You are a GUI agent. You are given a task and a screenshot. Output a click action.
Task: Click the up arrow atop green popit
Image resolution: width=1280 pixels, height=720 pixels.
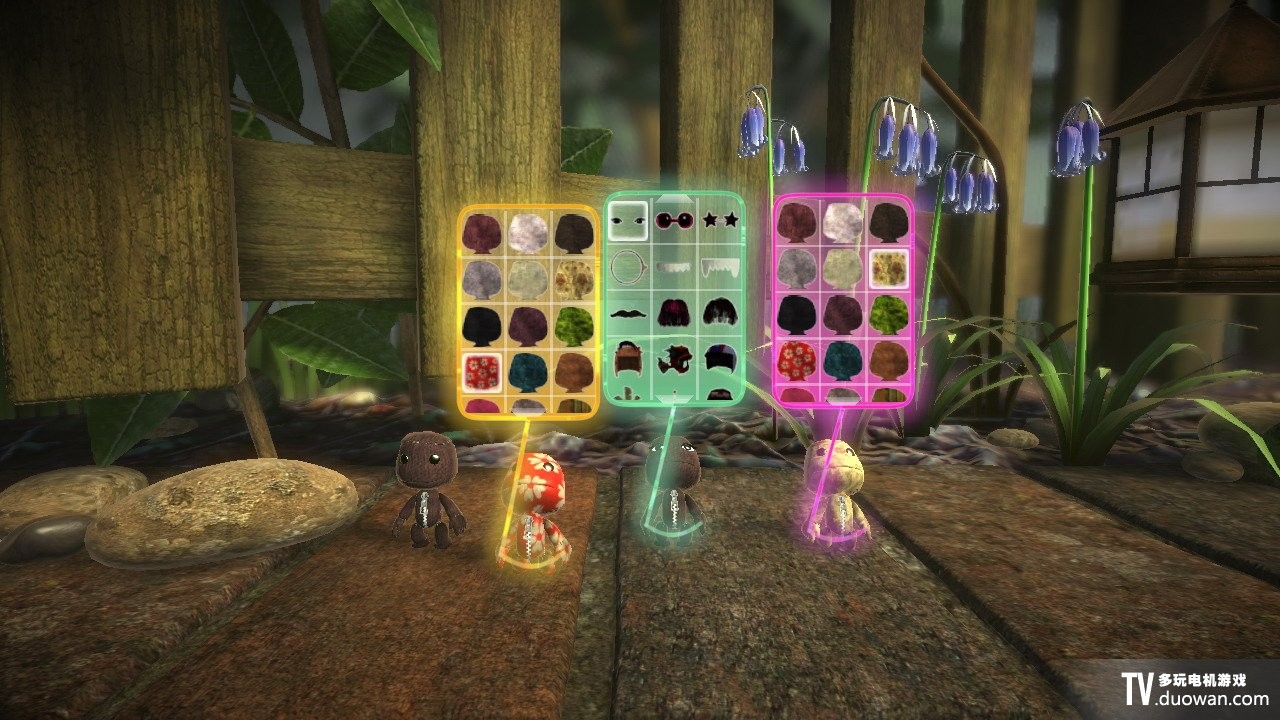[x=674, y=198]
